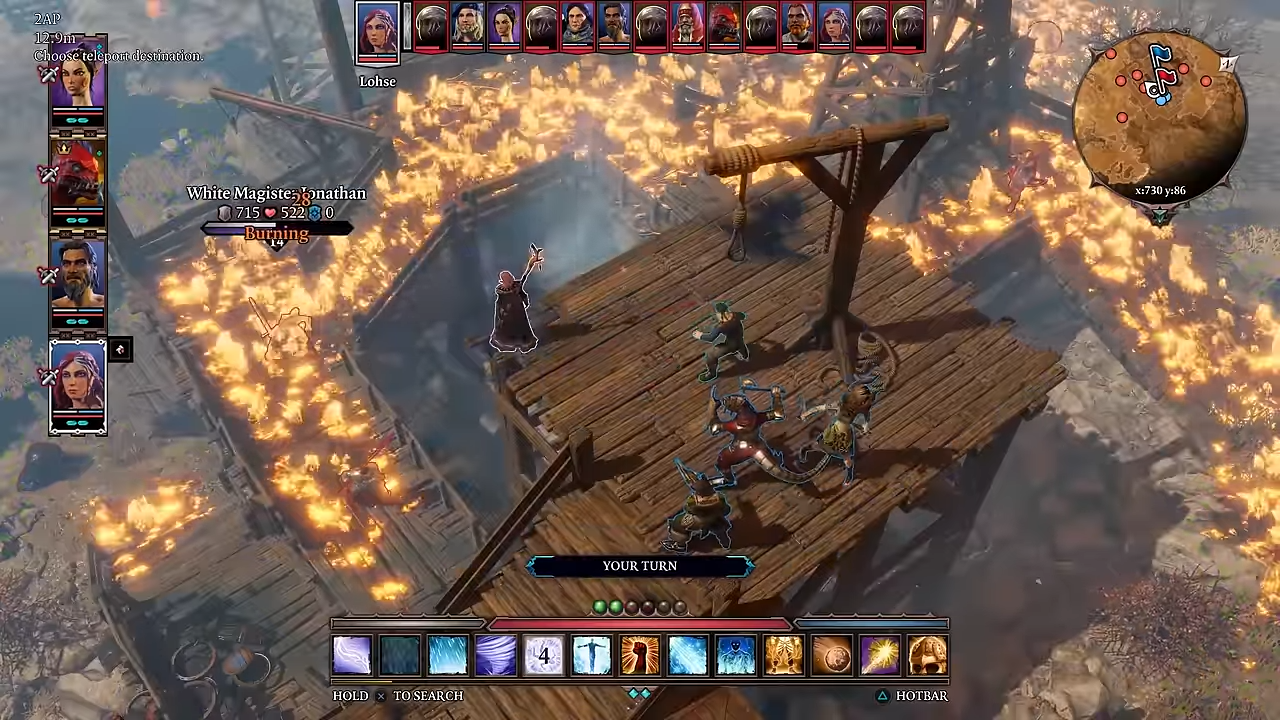Image resolution: width=1280 pixels, height=720 pixels.
Task: Cast the purple whirlwind skill
Action: click(496, 656)
